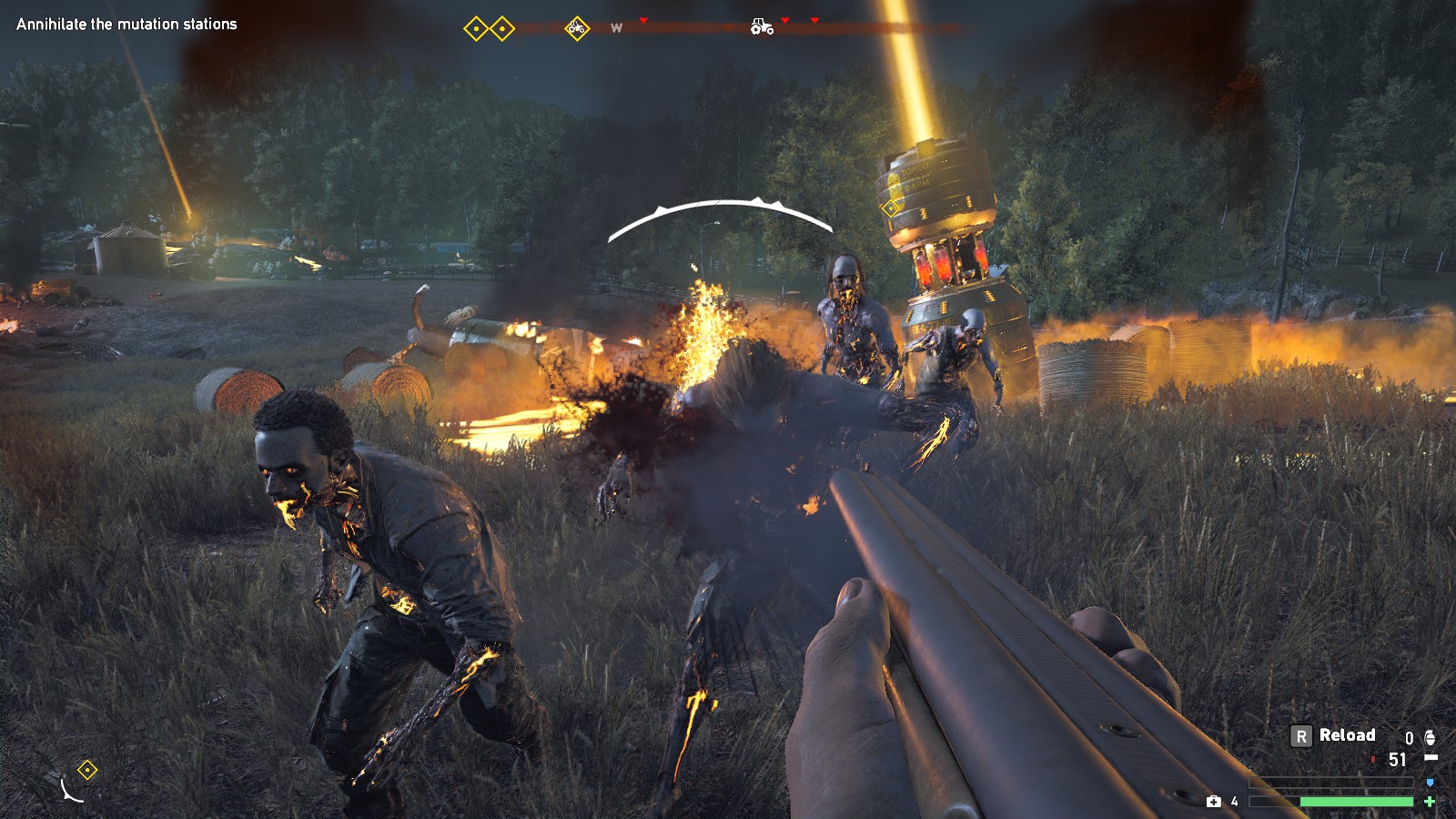Select the objective marker on the mutation station
Screen dimensions: 1456x819
click(891, 208)
